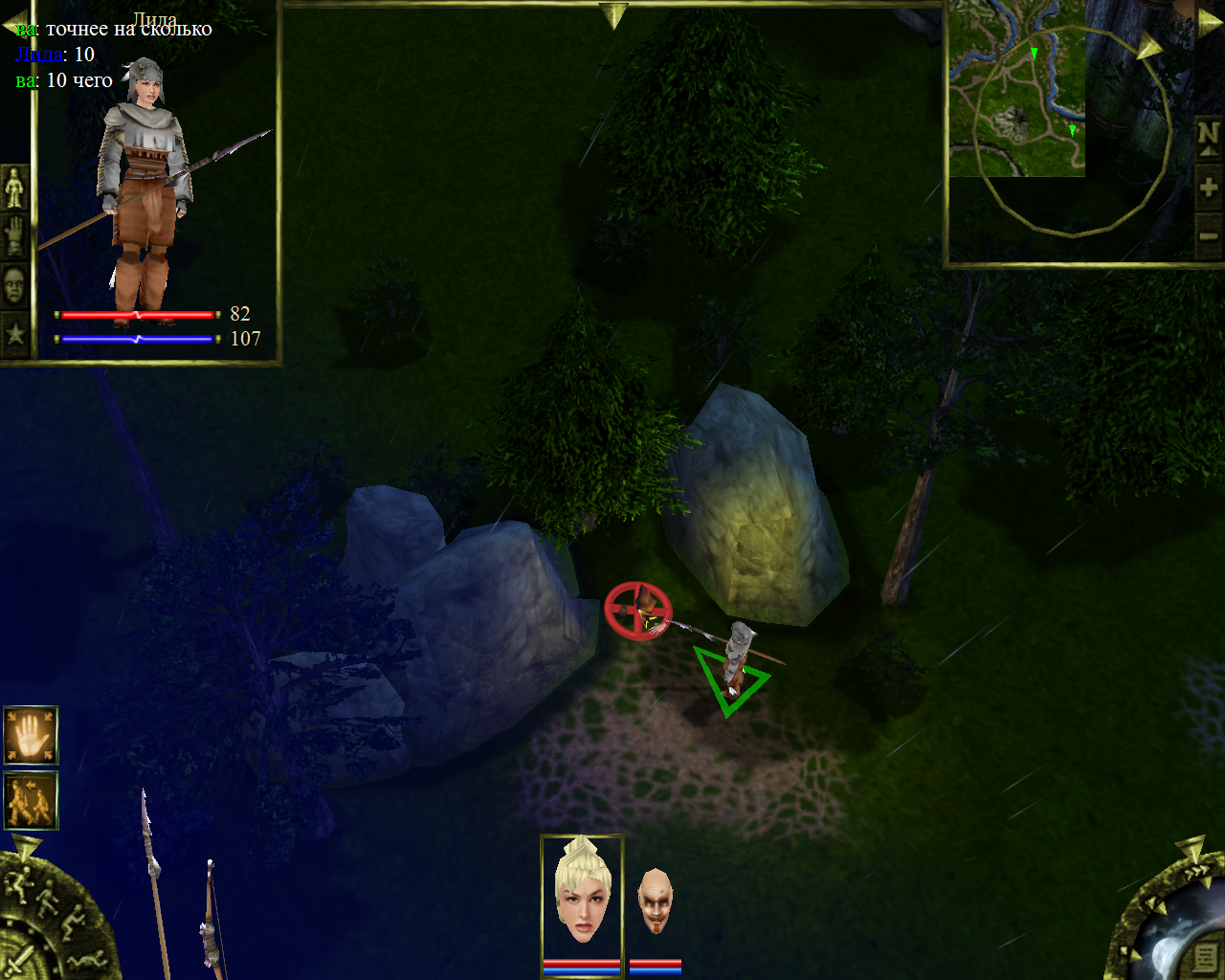Toggle the two walking soldiers follow icon
This screenshot has height=980, width=1225.
[x=31, y=800]
